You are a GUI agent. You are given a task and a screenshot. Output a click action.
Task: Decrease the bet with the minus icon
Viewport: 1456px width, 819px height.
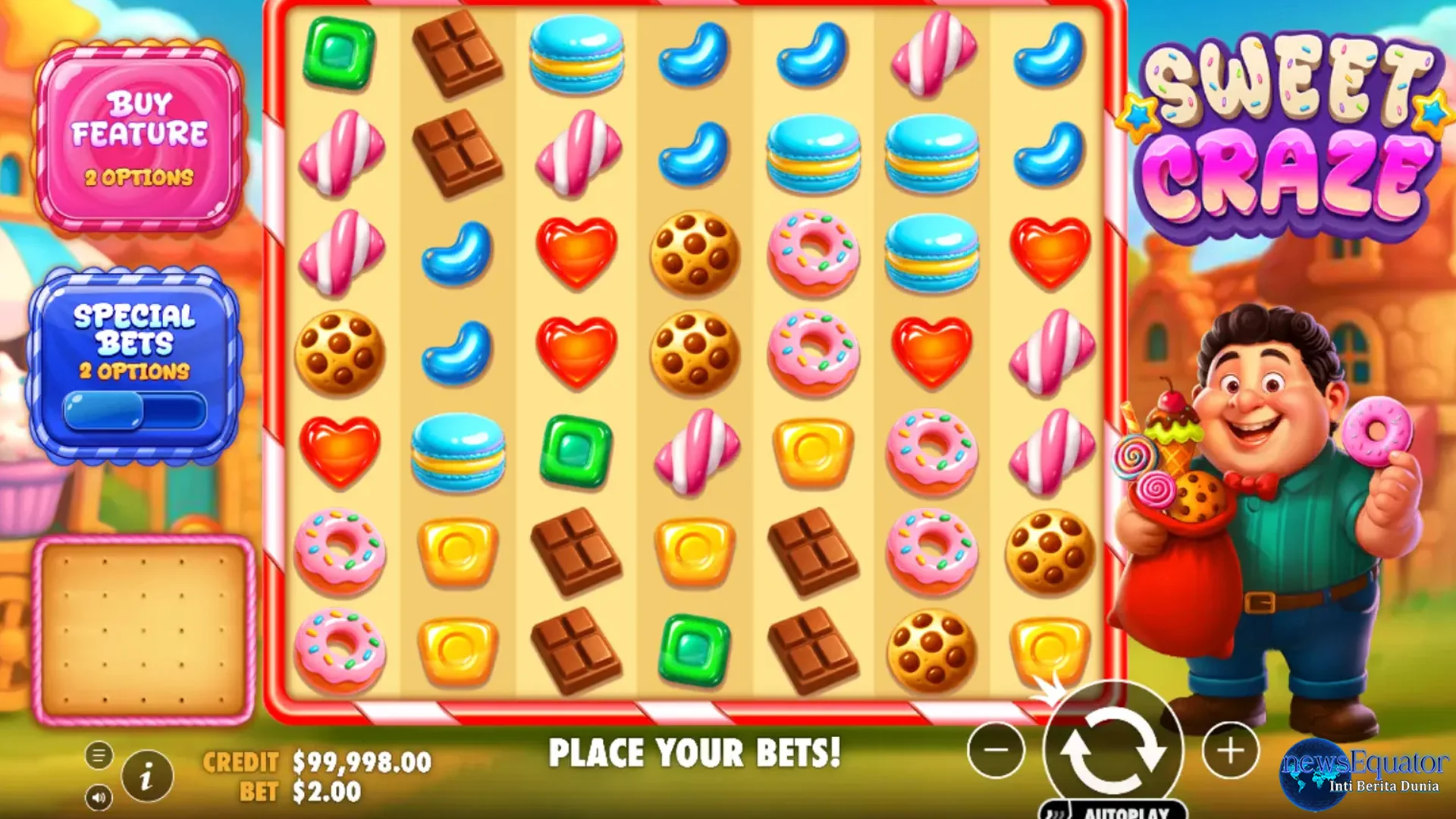click(996, 751)
